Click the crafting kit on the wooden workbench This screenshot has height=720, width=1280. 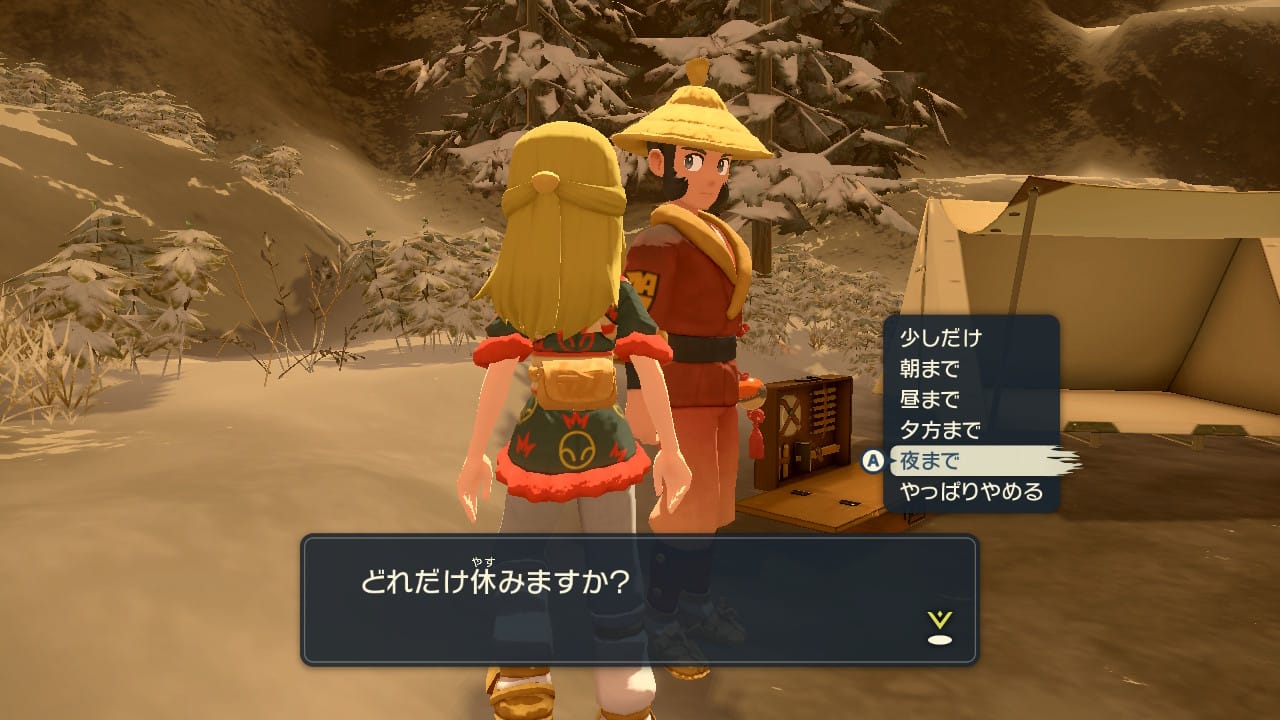(x=810, y=425)
